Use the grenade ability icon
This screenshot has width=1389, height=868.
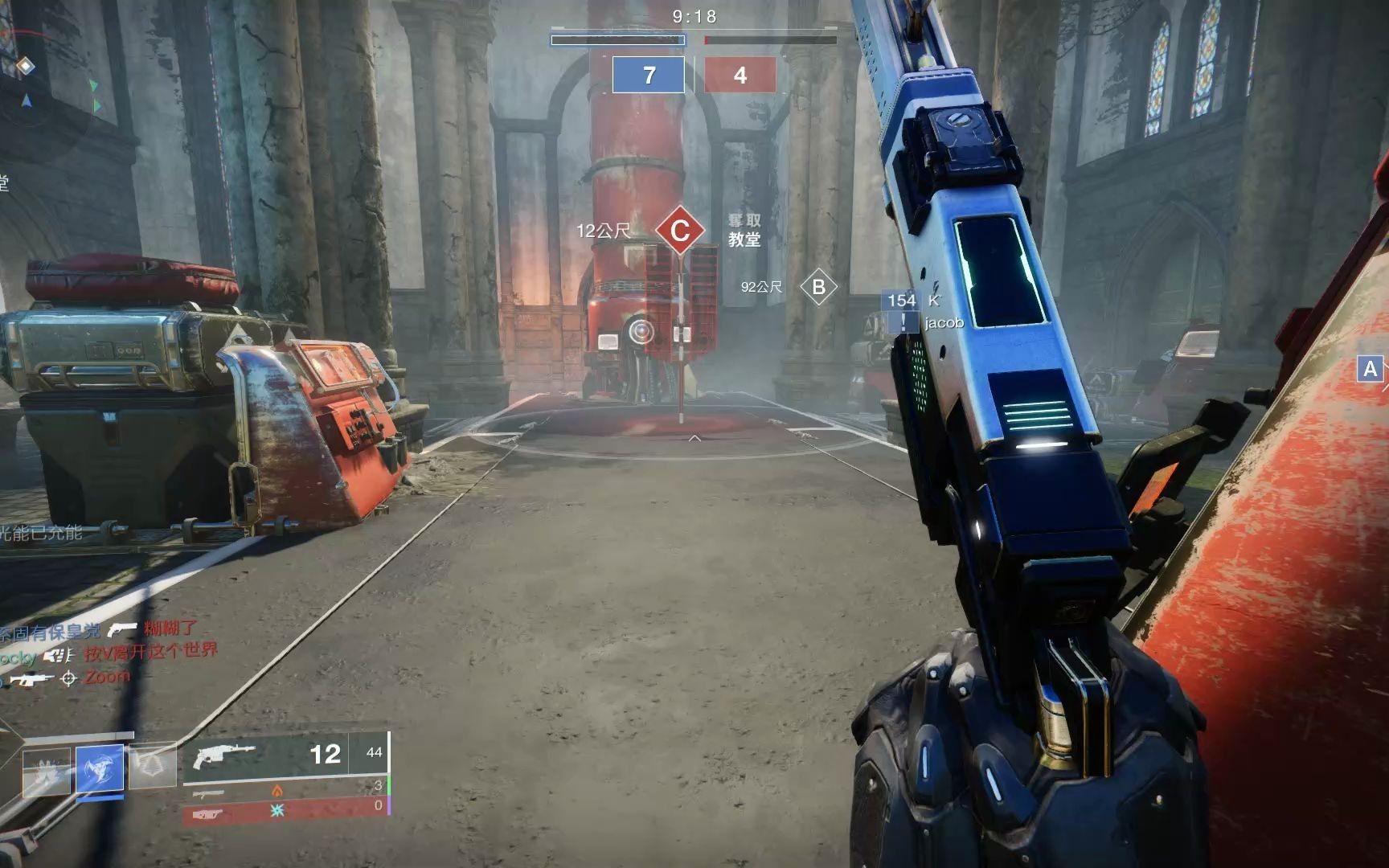click(x=46, y=770)
